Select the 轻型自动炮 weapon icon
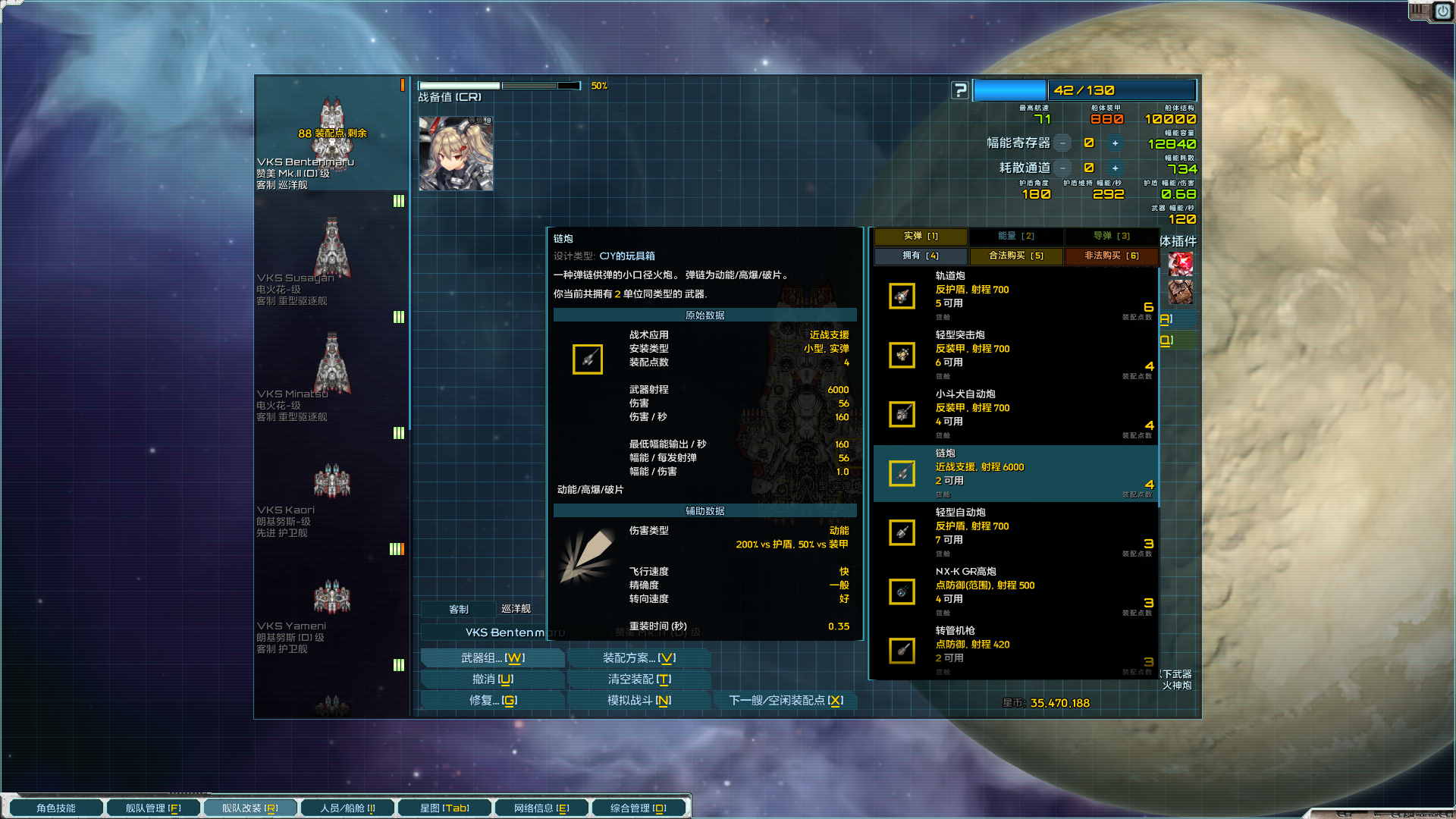 [x=902, y=532]
